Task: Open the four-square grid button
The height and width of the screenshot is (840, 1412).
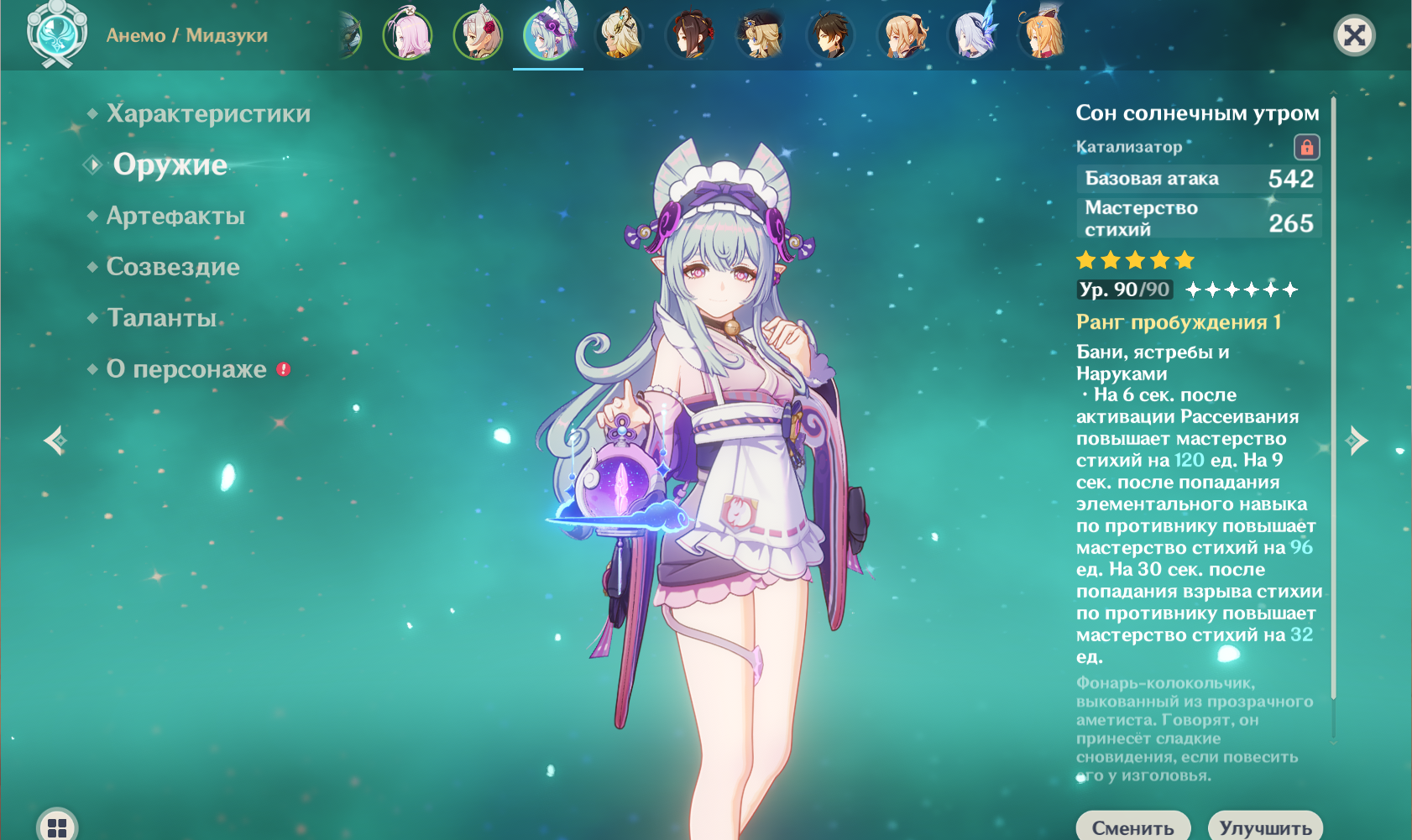Action: tap(57, 827)
